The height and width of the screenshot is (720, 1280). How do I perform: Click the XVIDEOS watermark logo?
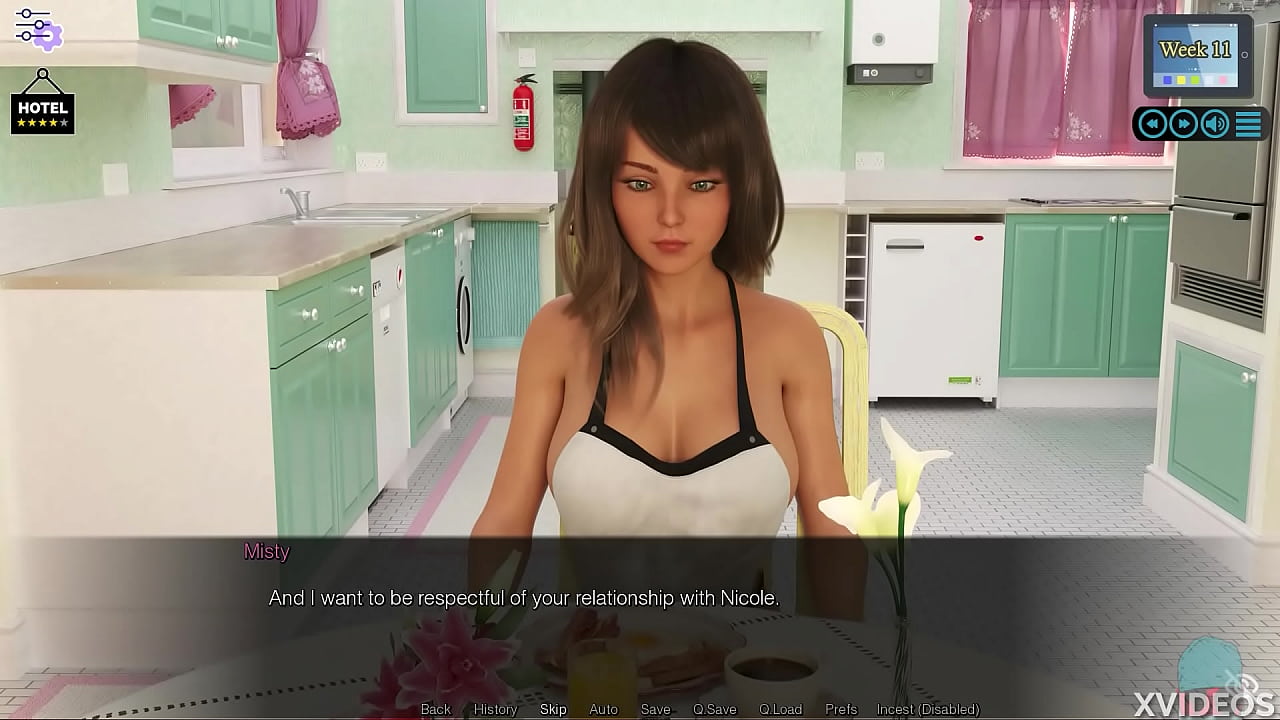1204,700
